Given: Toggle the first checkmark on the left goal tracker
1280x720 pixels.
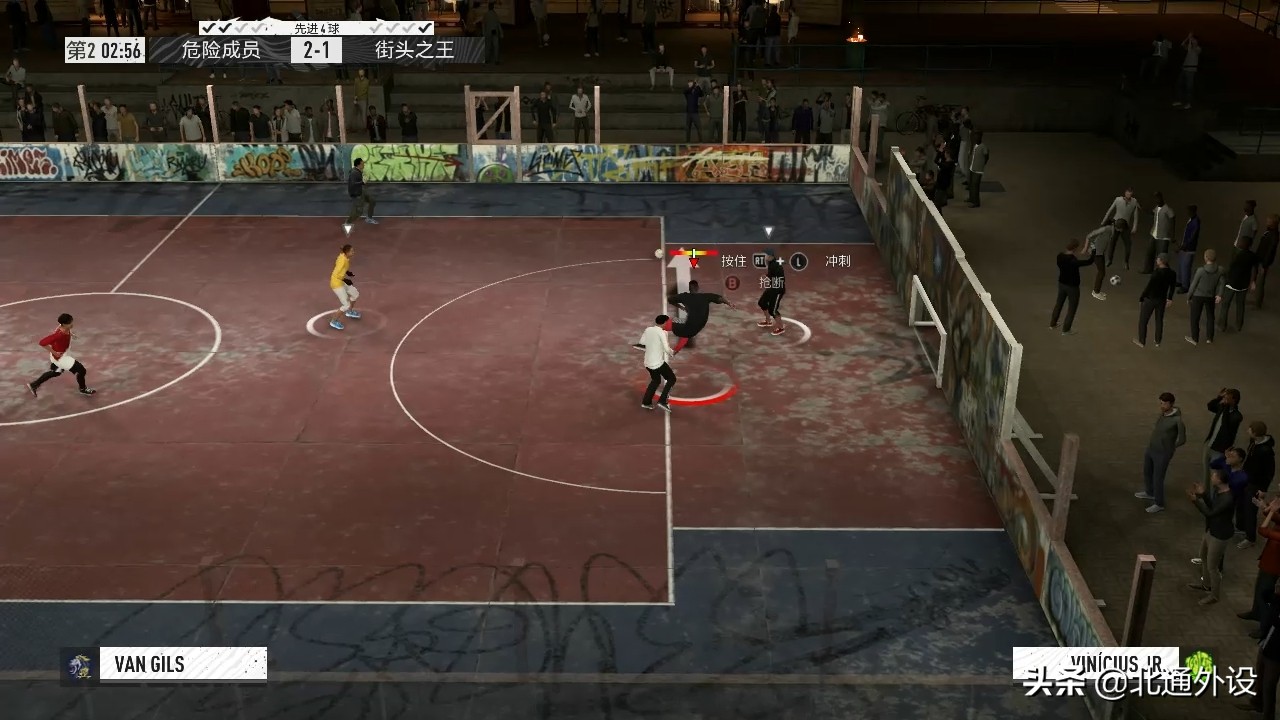Looking at the screenshot, I should point(207,28).
